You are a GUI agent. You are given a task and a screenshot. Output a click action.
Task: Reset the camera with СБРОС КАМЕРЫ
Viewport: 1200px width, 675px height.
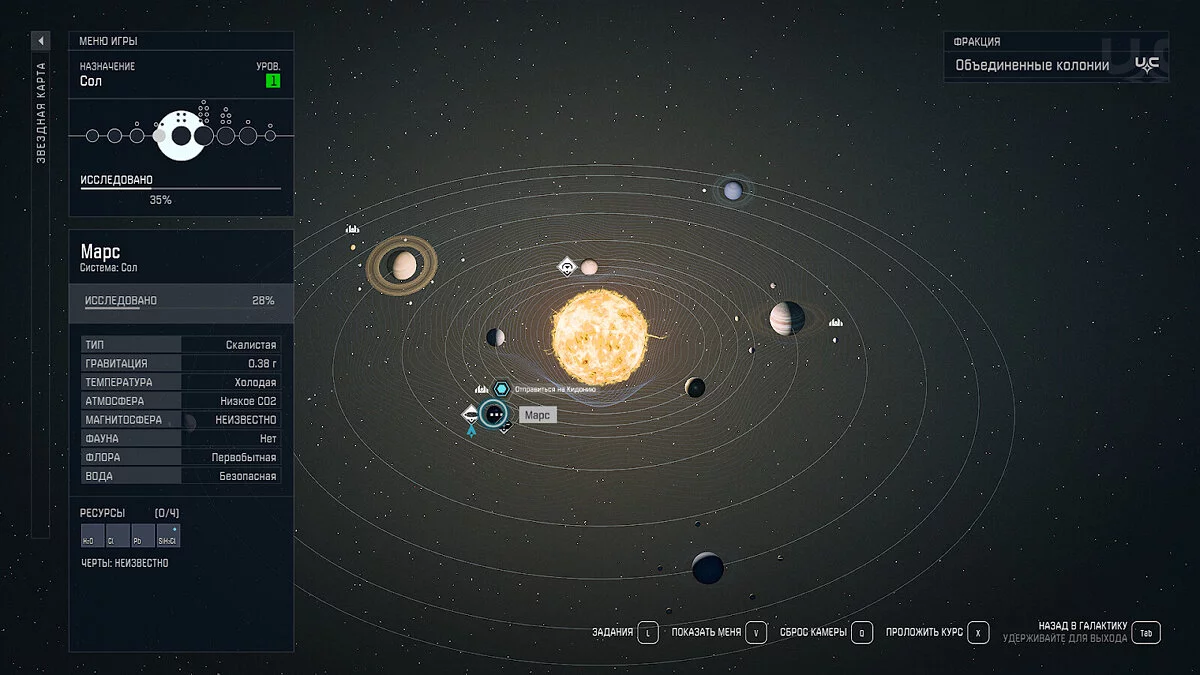tap(862, 633)
